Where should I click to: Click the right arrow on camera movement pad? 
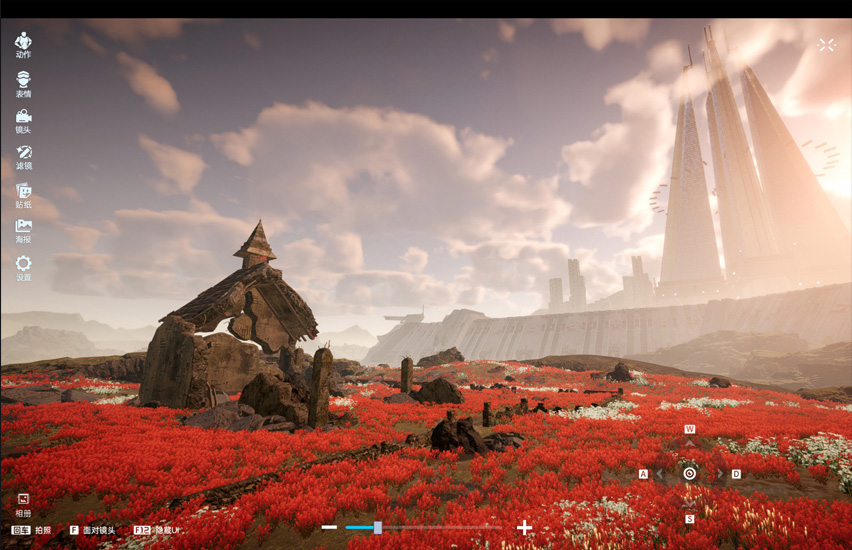(720, 474)
